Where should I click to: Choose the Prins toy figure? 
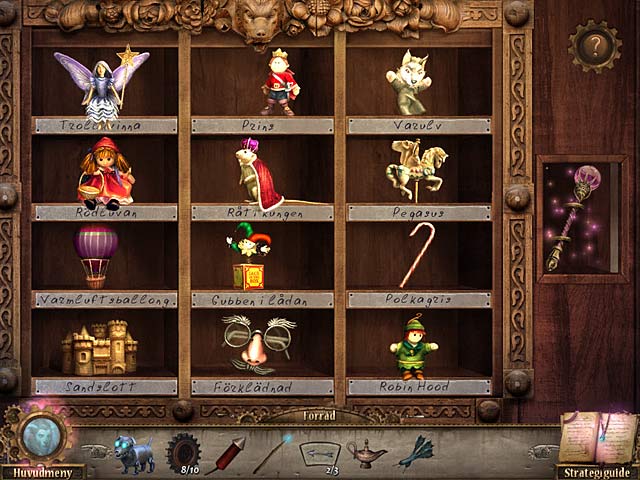[x=279, y=81]
